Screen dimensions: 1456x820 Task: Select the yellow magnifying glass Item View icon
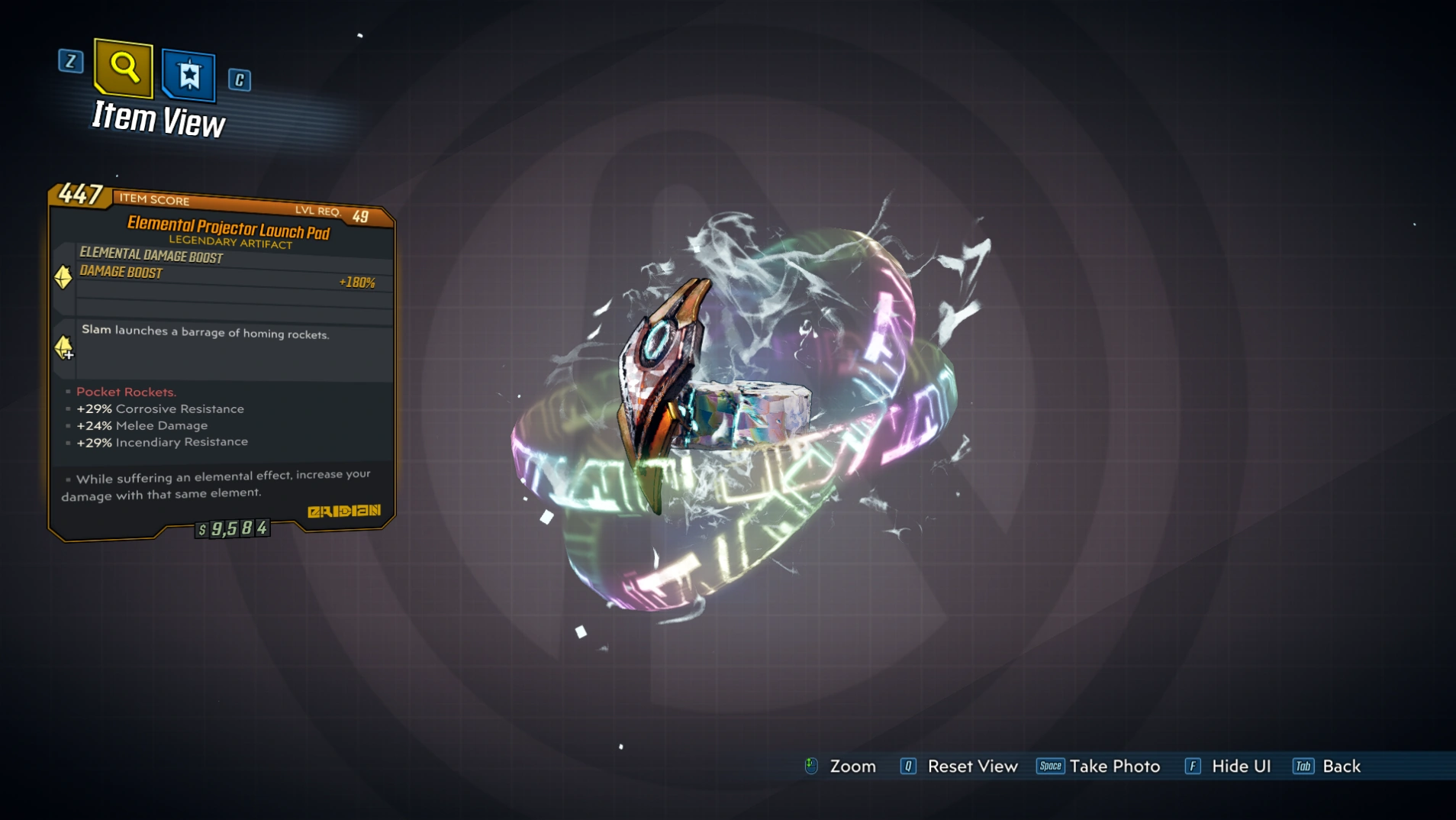point(122,70)
